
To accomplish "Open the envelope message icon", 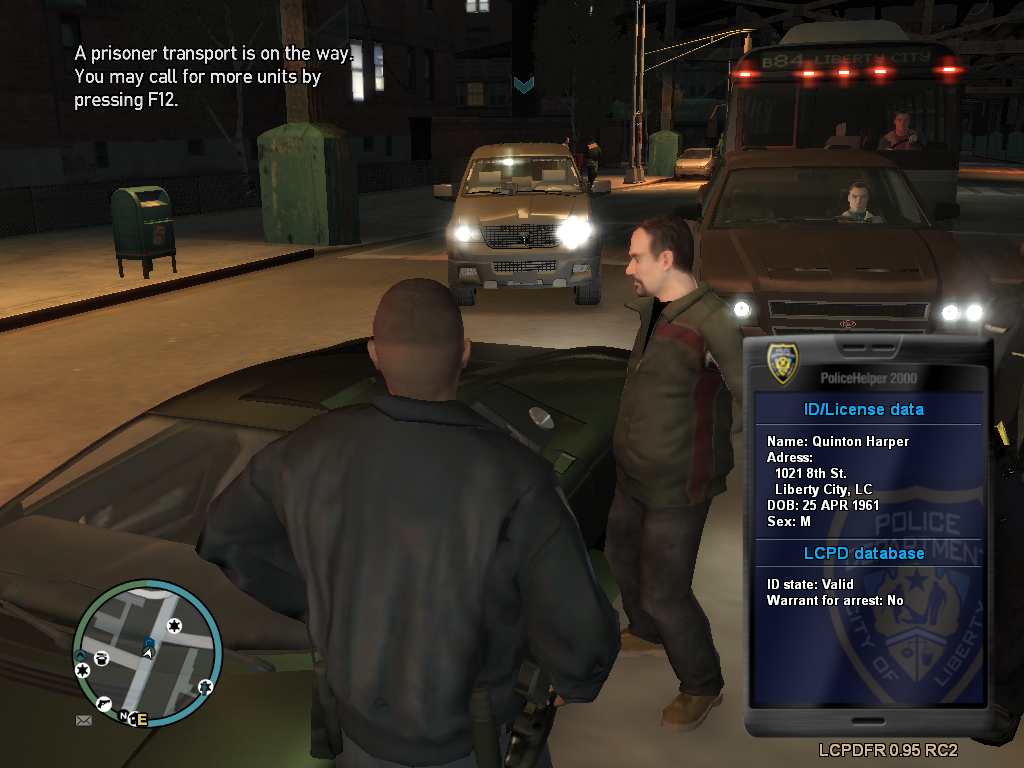I will (83, 719).
